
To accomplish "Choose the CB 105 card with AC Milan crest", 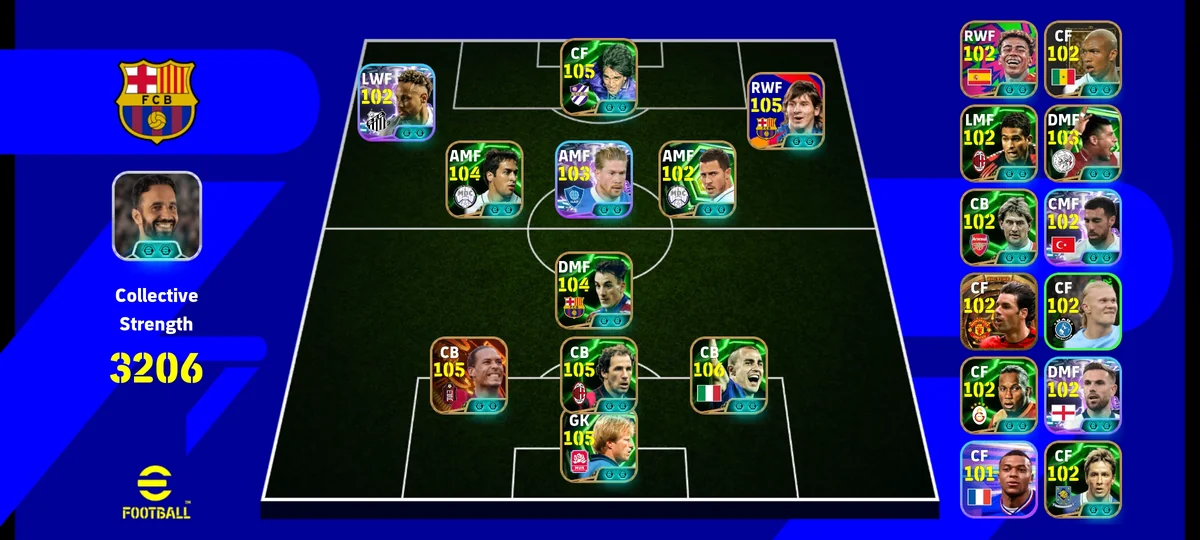I will [598, 375].
